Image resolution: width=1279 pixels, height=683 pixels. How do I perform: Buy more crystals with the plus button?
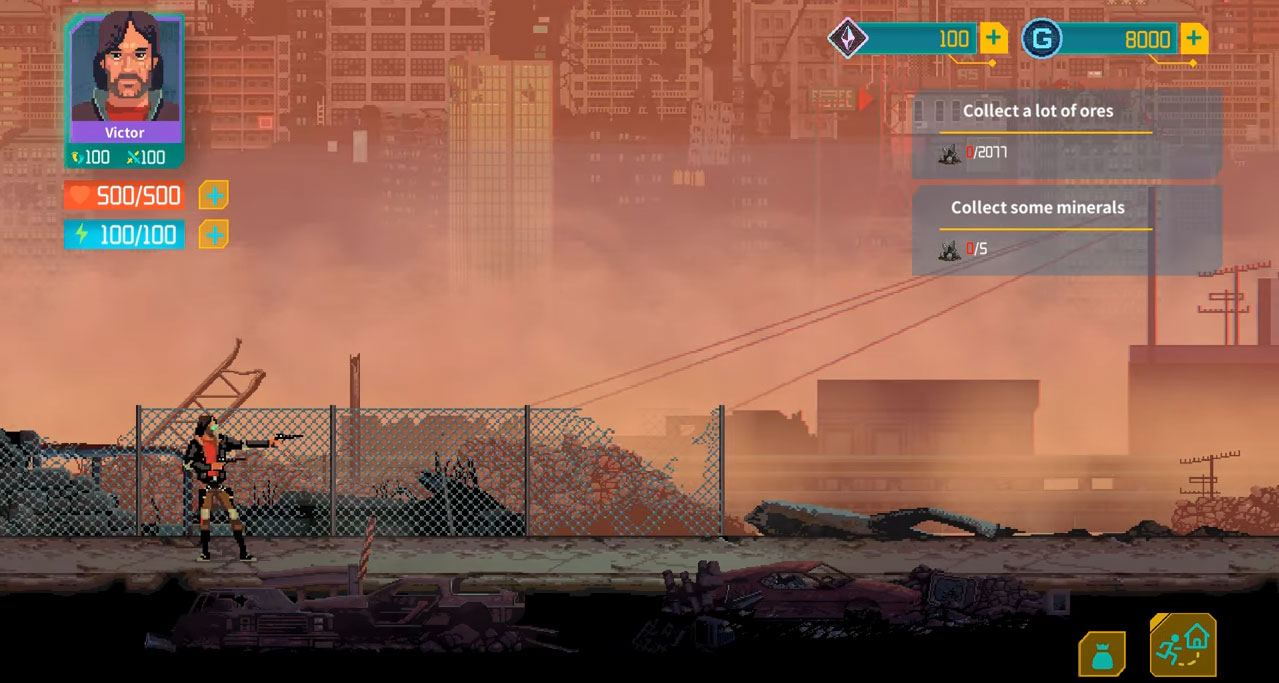pyautogui.click(x=993, y=39)
